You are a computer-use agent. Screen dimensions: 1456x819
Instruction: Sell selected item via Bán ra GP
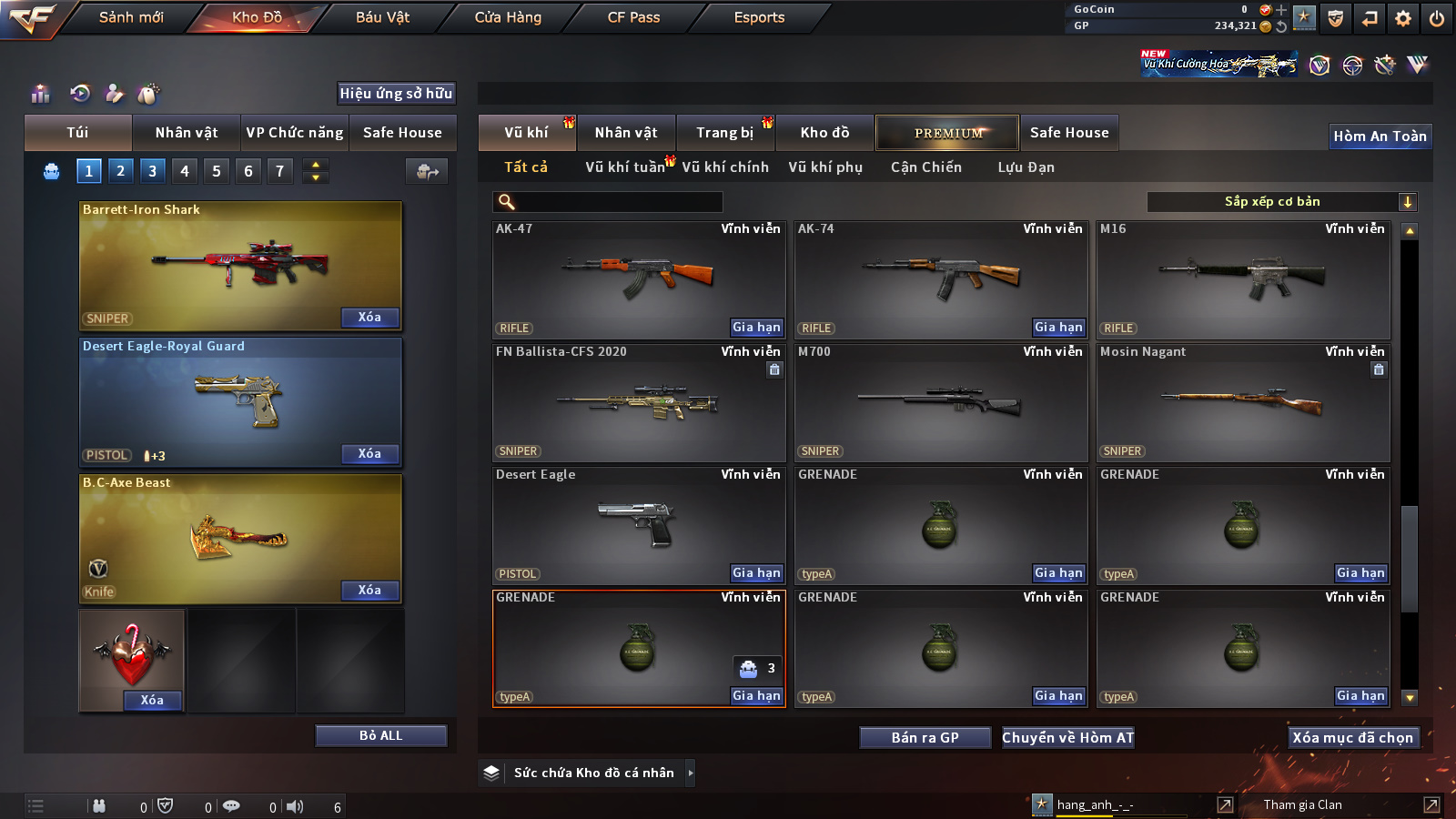coord(925,737)
